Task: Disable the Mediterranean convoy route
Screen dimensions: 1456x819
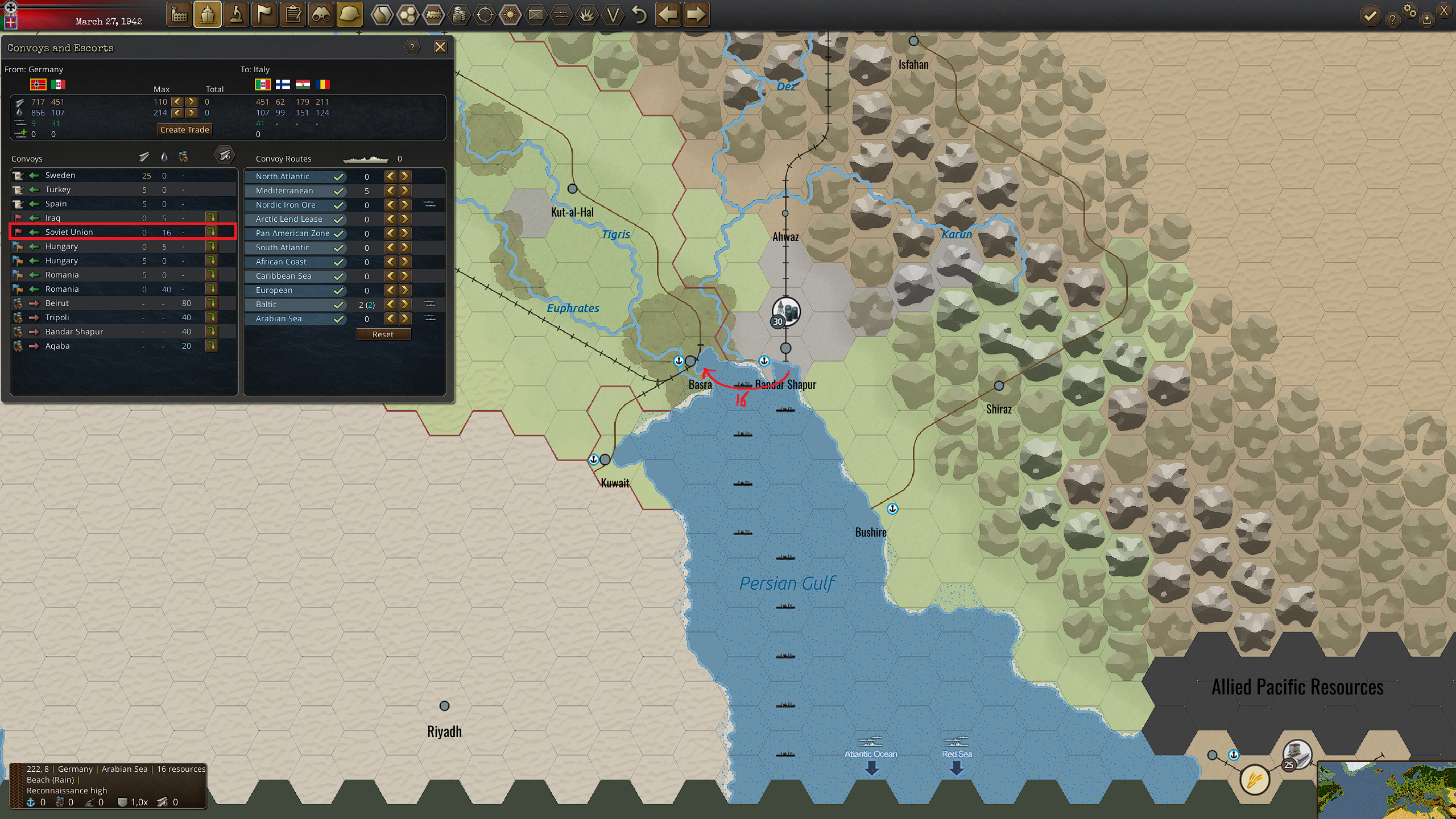Action: pos(339,191)
